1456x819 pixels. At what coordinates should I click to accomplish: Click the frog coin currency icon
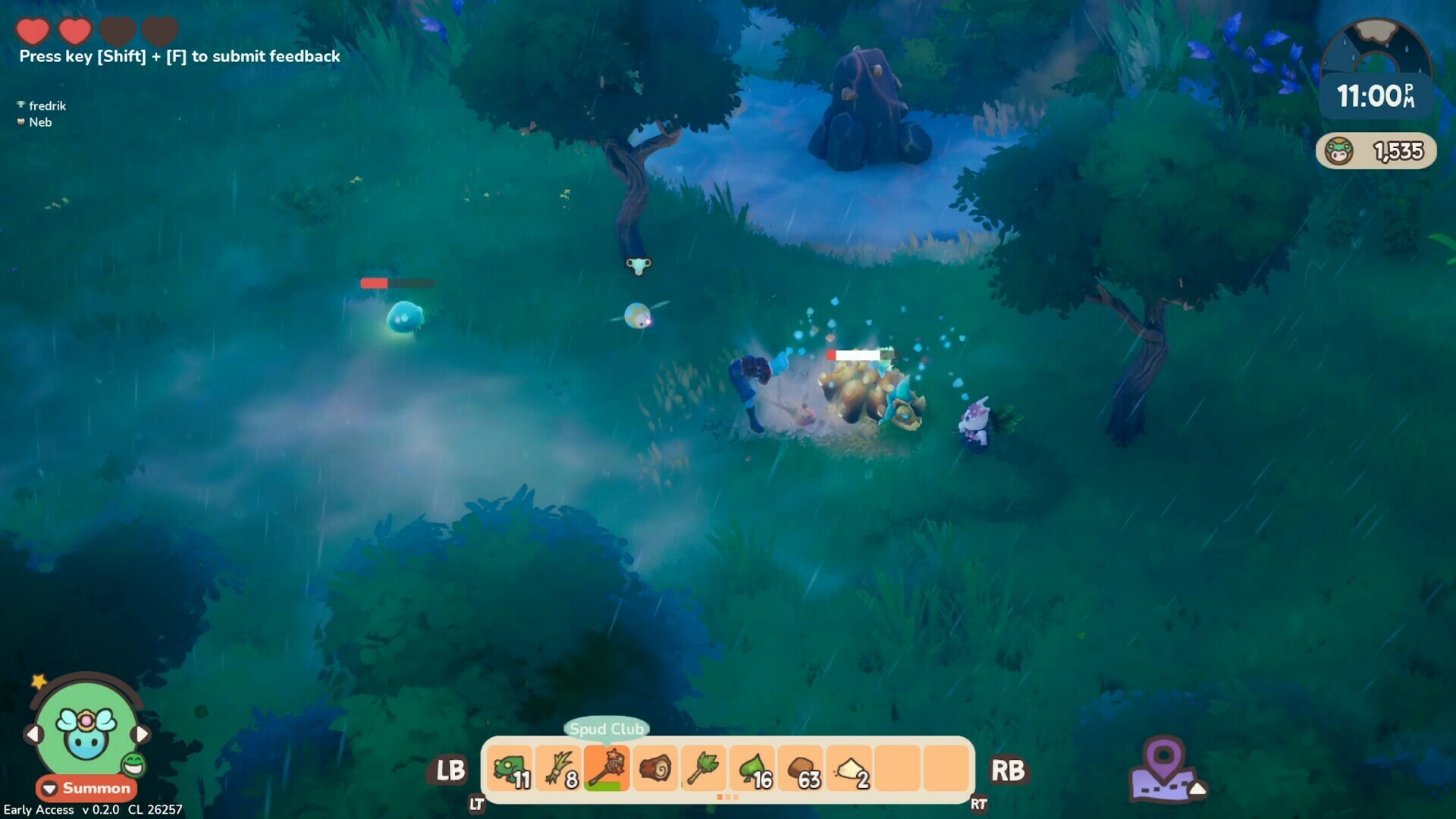(x=1340, y=149)
